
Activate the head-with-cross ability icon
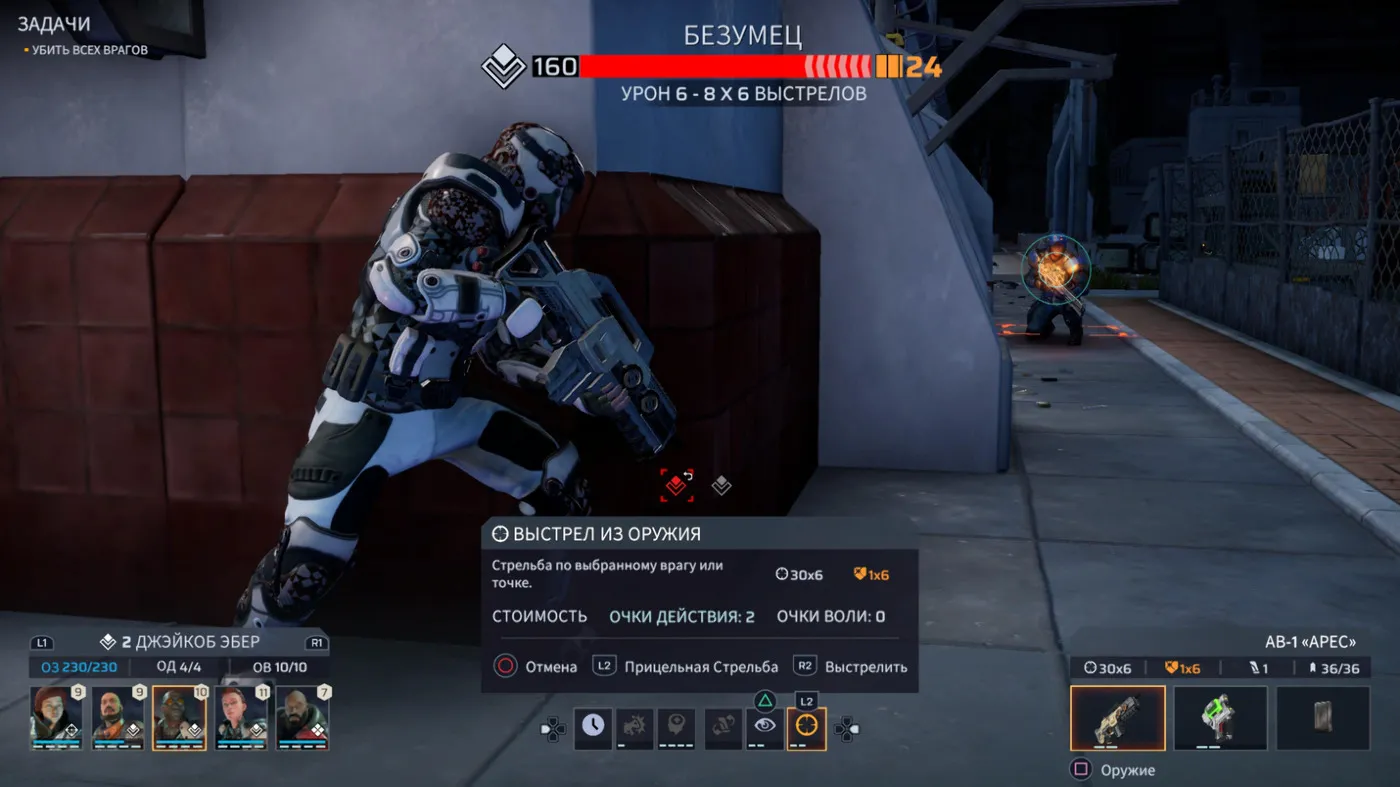tap(676, 727)
